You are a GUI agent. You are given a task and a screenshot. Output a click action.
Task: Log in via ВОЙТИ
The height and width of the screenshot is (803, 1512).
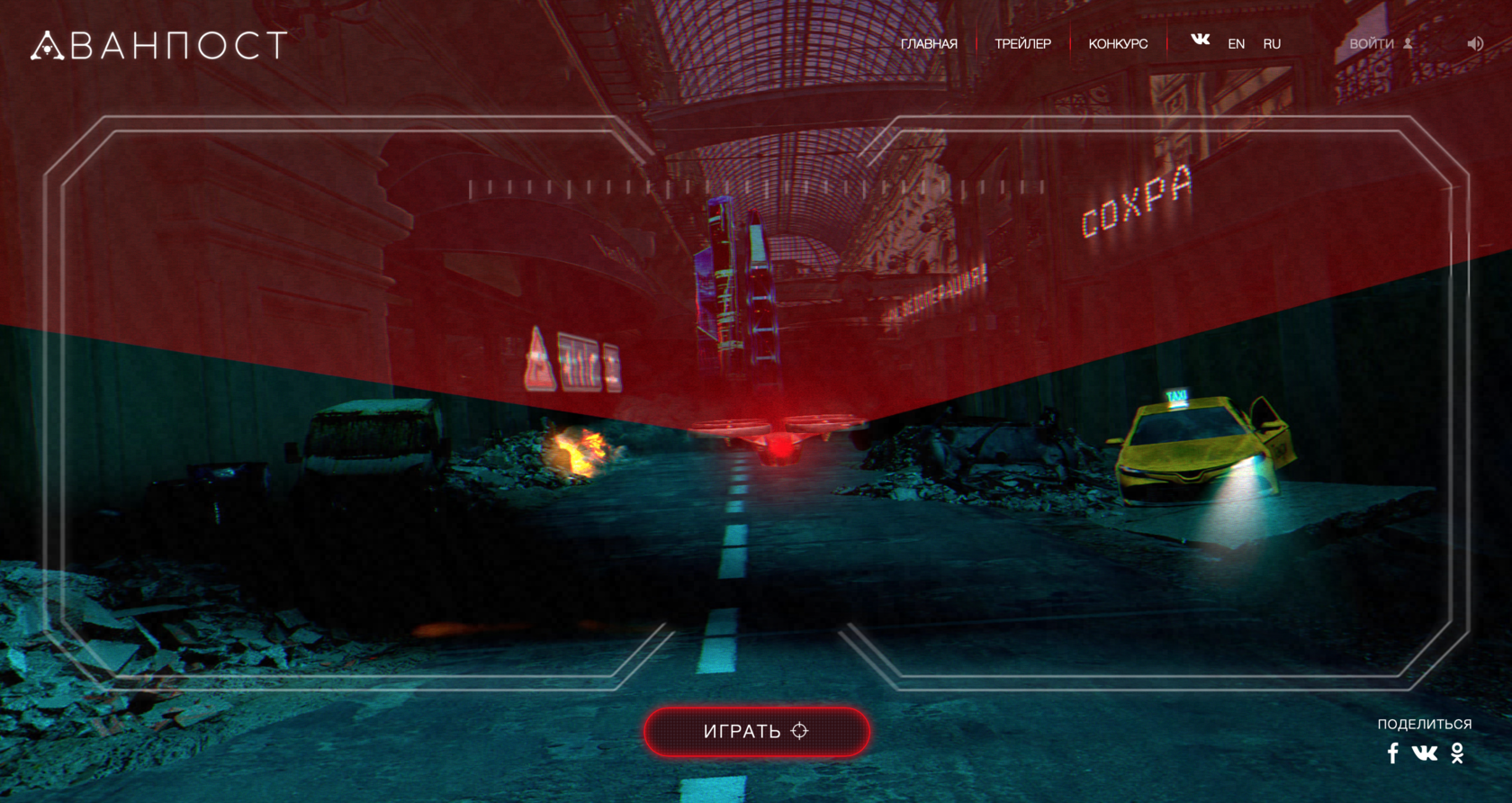(x=1381, y=44)
